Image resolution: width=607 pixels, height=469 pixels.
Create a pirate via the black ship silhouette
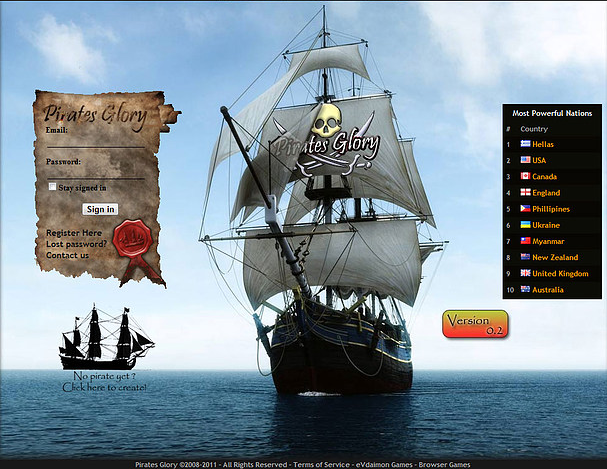[105, 338]
